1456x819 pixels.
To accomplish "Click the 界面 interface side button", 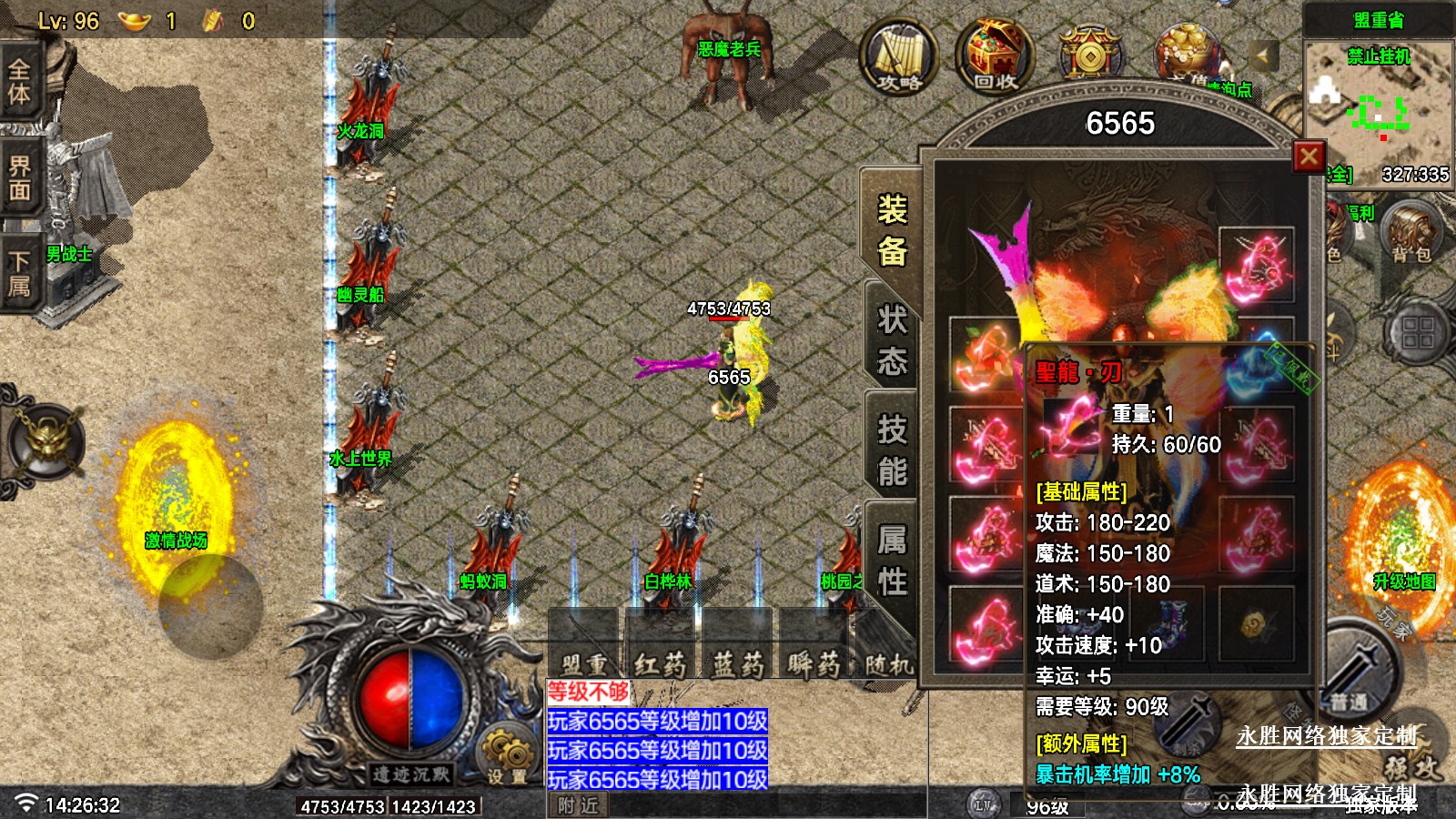I will (19, 178).
